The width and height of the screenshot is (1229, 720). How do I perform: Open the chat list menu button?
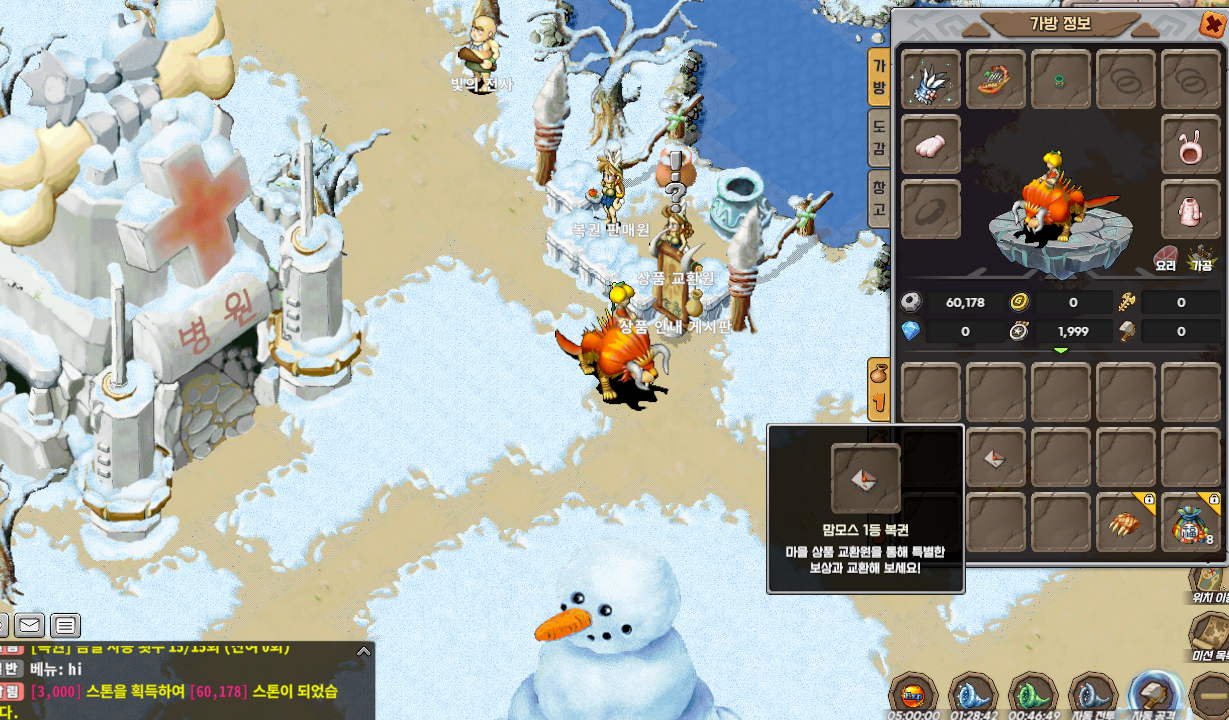pyautogui.click(x=66, y=626)
